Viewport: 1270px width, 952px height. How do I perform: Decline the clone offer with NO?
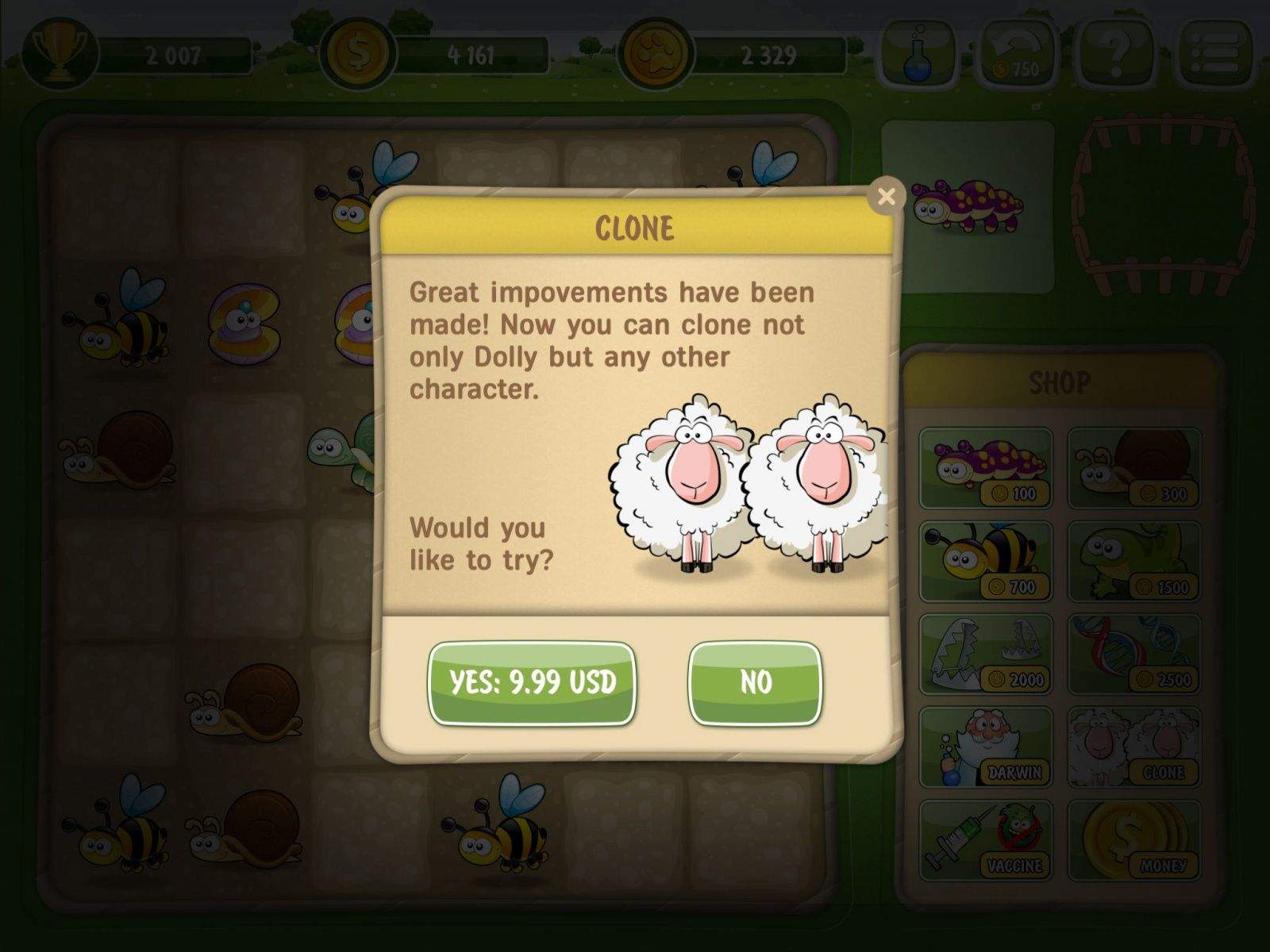pyautogui.click(x=755, y=682)
